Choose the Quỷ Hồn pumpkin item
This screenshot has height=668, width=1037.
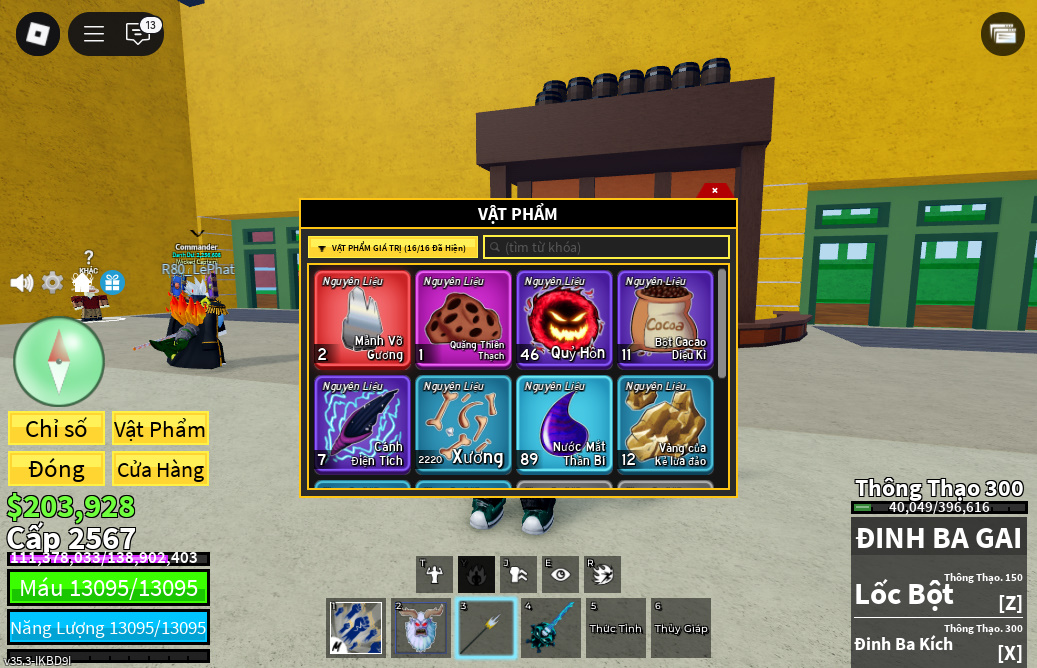point(564,319)
